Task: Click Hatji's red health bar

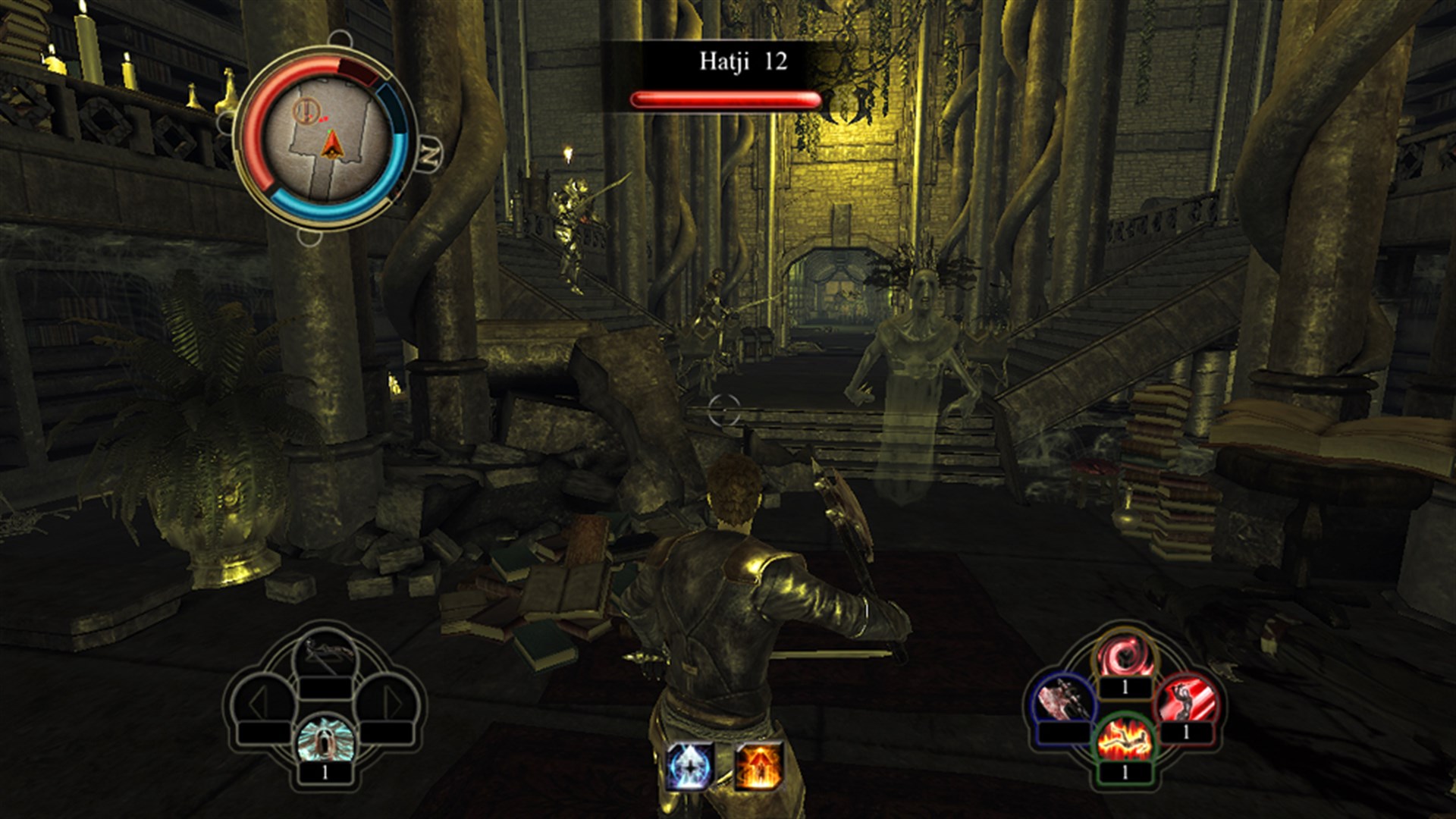Action: 724,97
